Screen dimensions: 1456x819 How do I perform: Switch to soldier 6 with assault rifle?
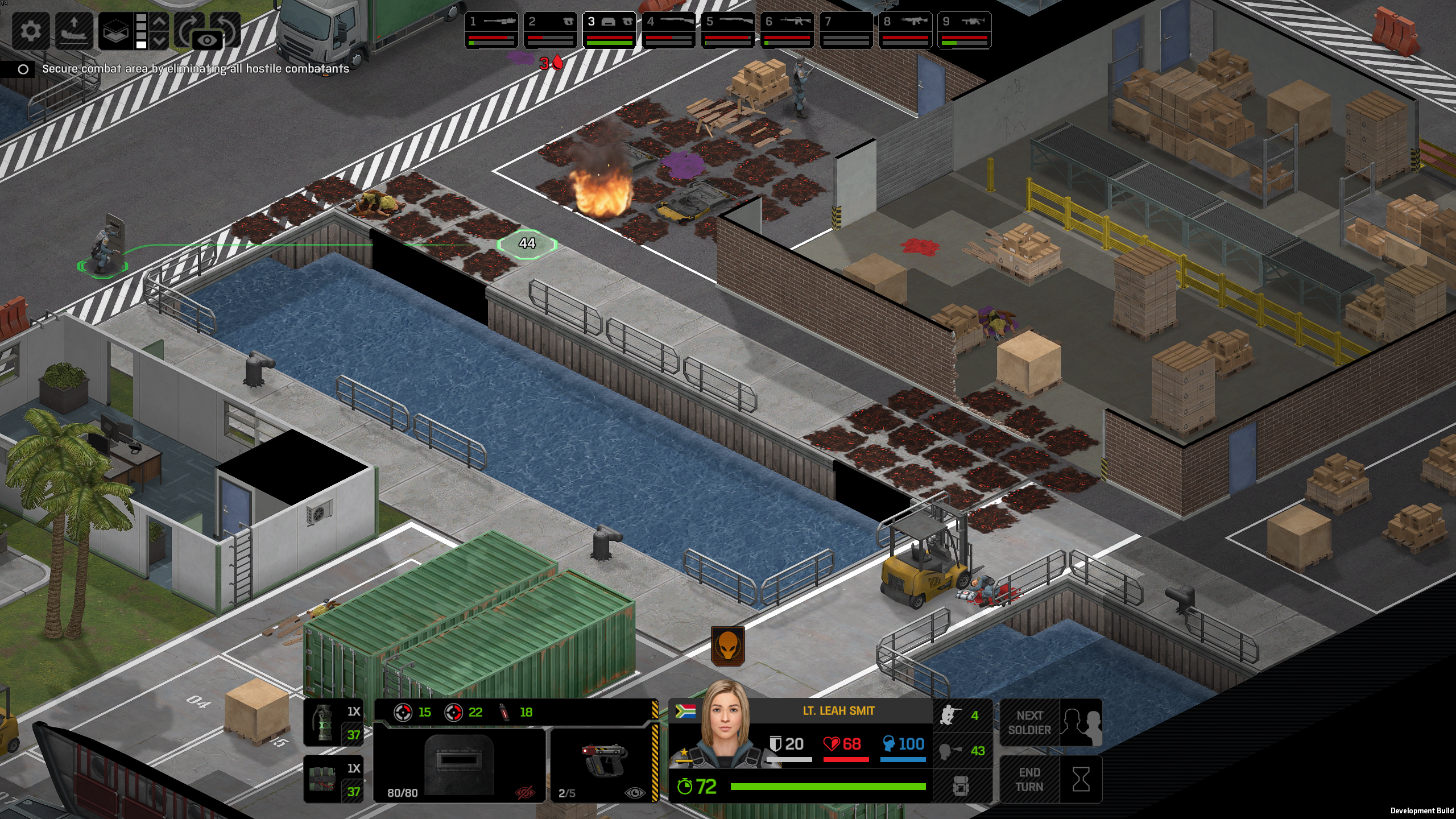(x=787, y=30)
